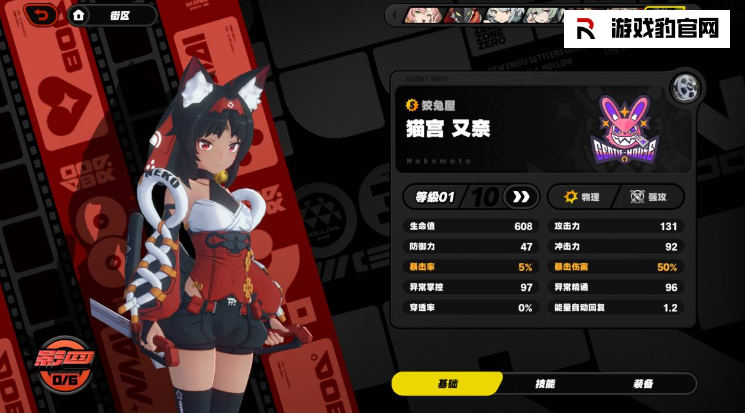Screen dimensions: 745x413
Task: Show the 强攻 specialty details
Action: tap(650, 196)
